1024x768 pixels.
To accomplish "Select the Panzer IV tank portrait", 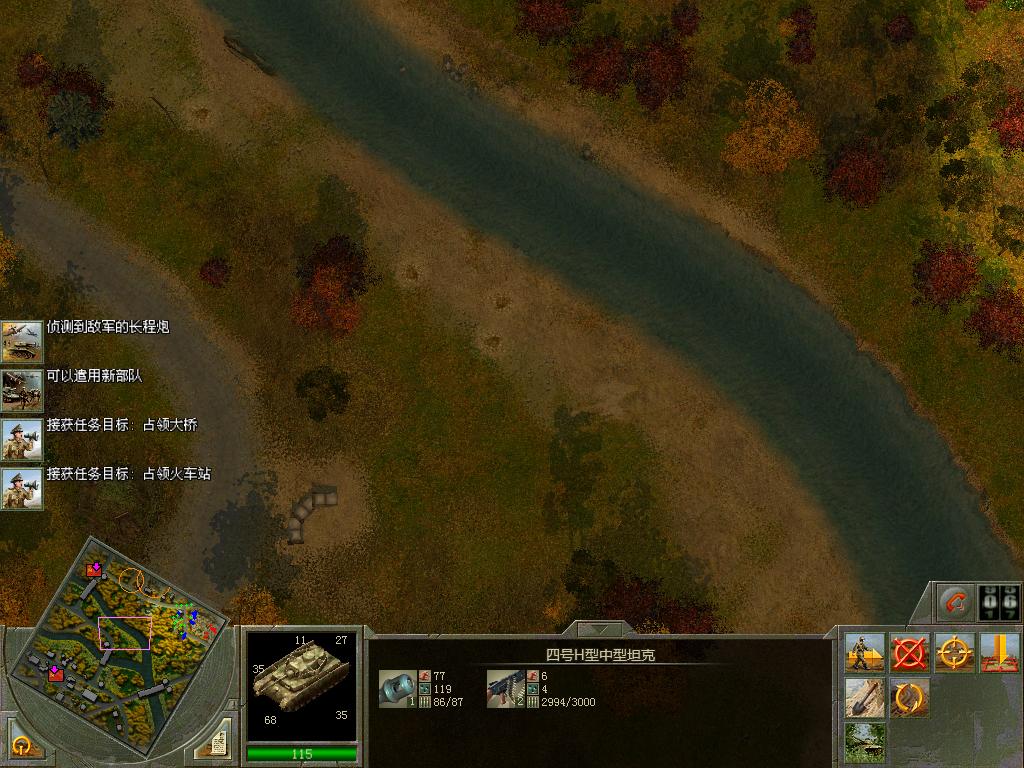I will 301,683.
